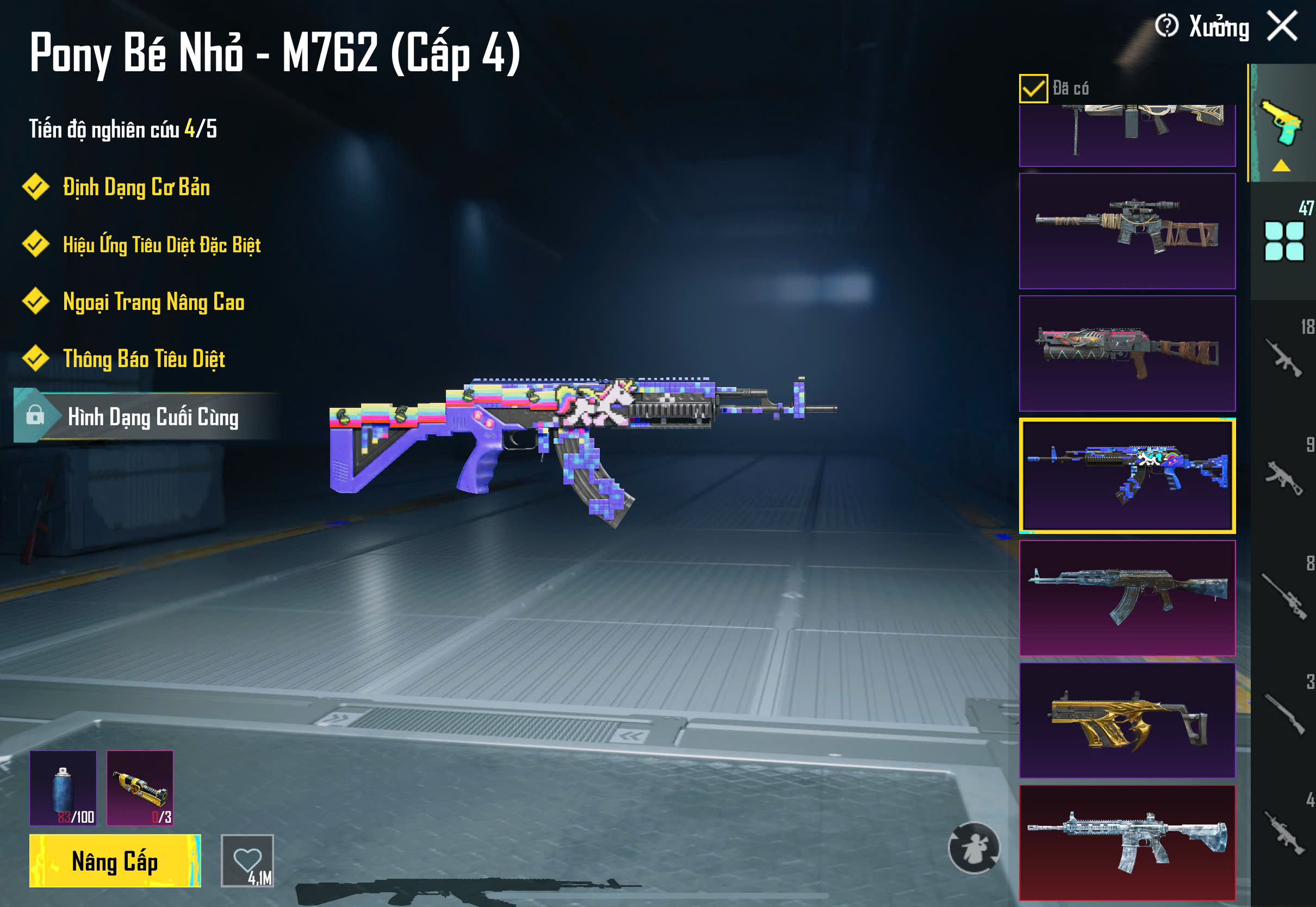Toggle the Đã có owned filter checkbox

click(x=1033, y=89)
